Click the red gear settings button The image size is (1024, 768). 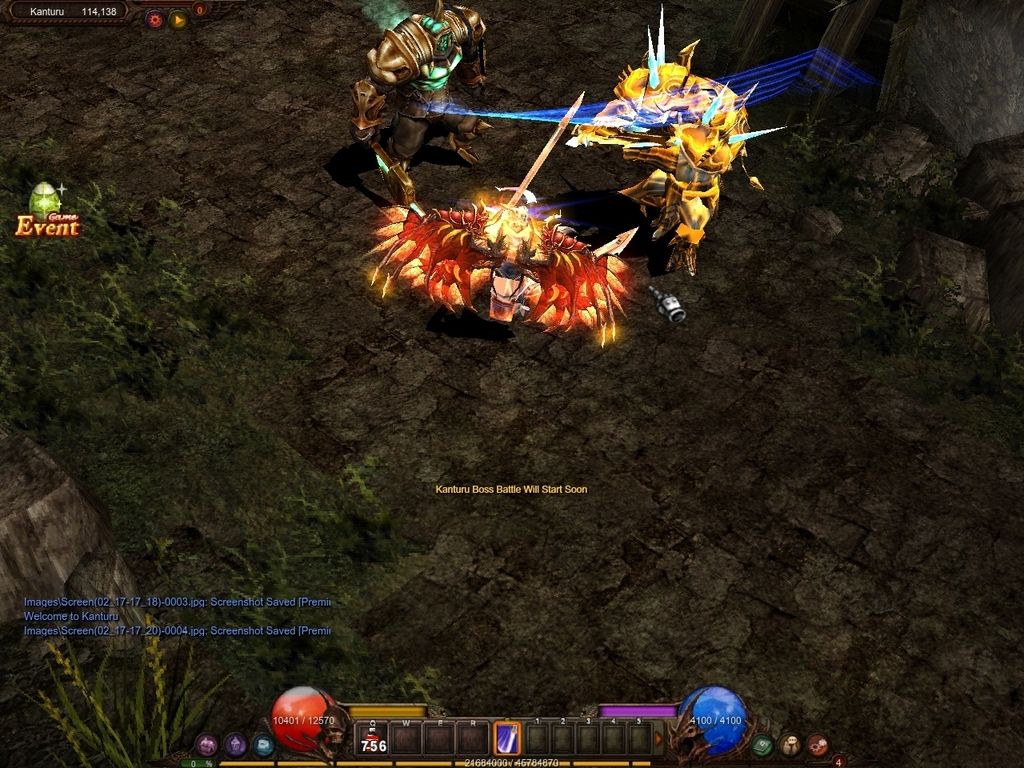point(154,19)
